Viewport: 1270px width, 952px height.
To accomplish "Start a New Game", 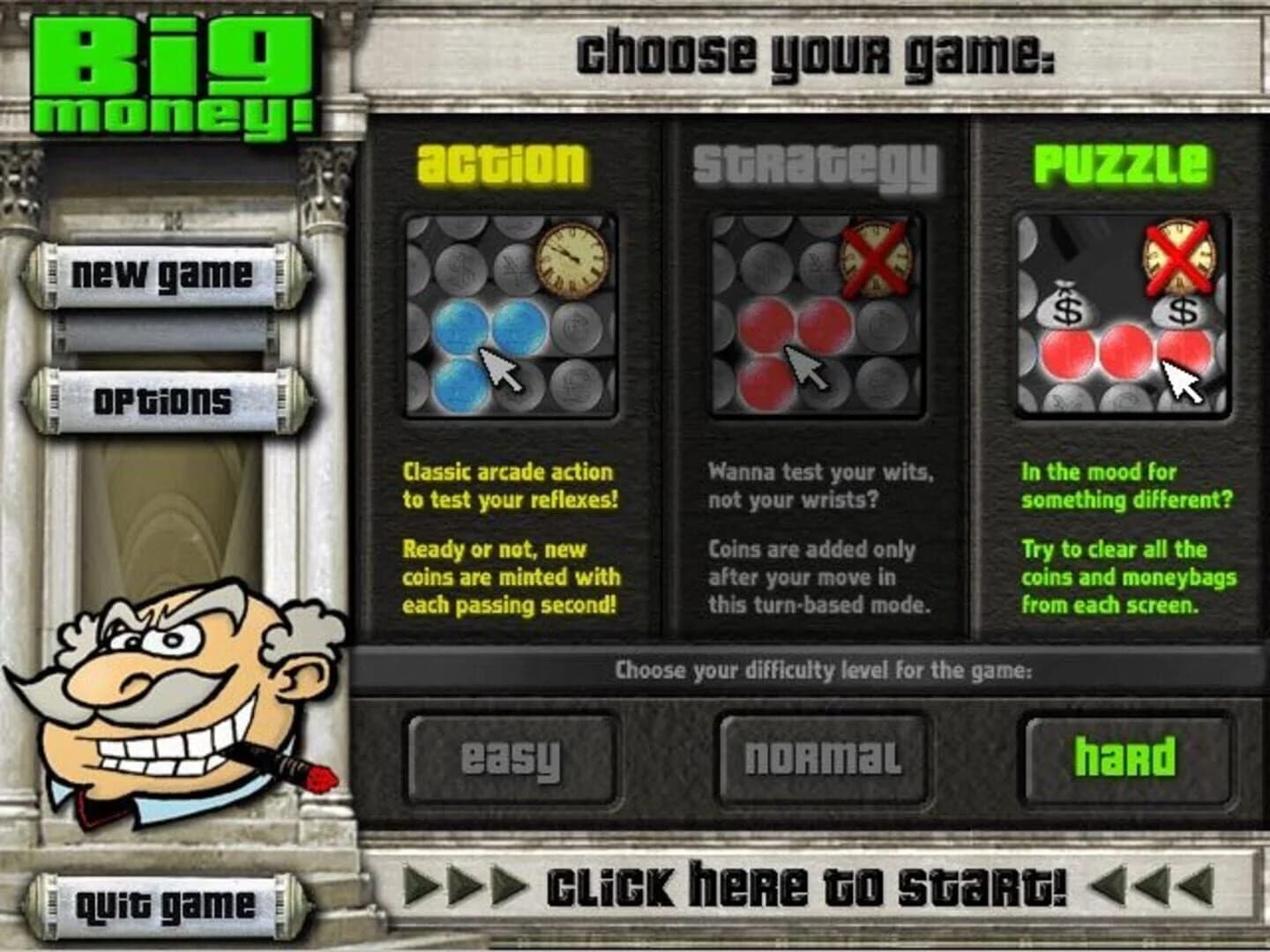I will 163,275.
